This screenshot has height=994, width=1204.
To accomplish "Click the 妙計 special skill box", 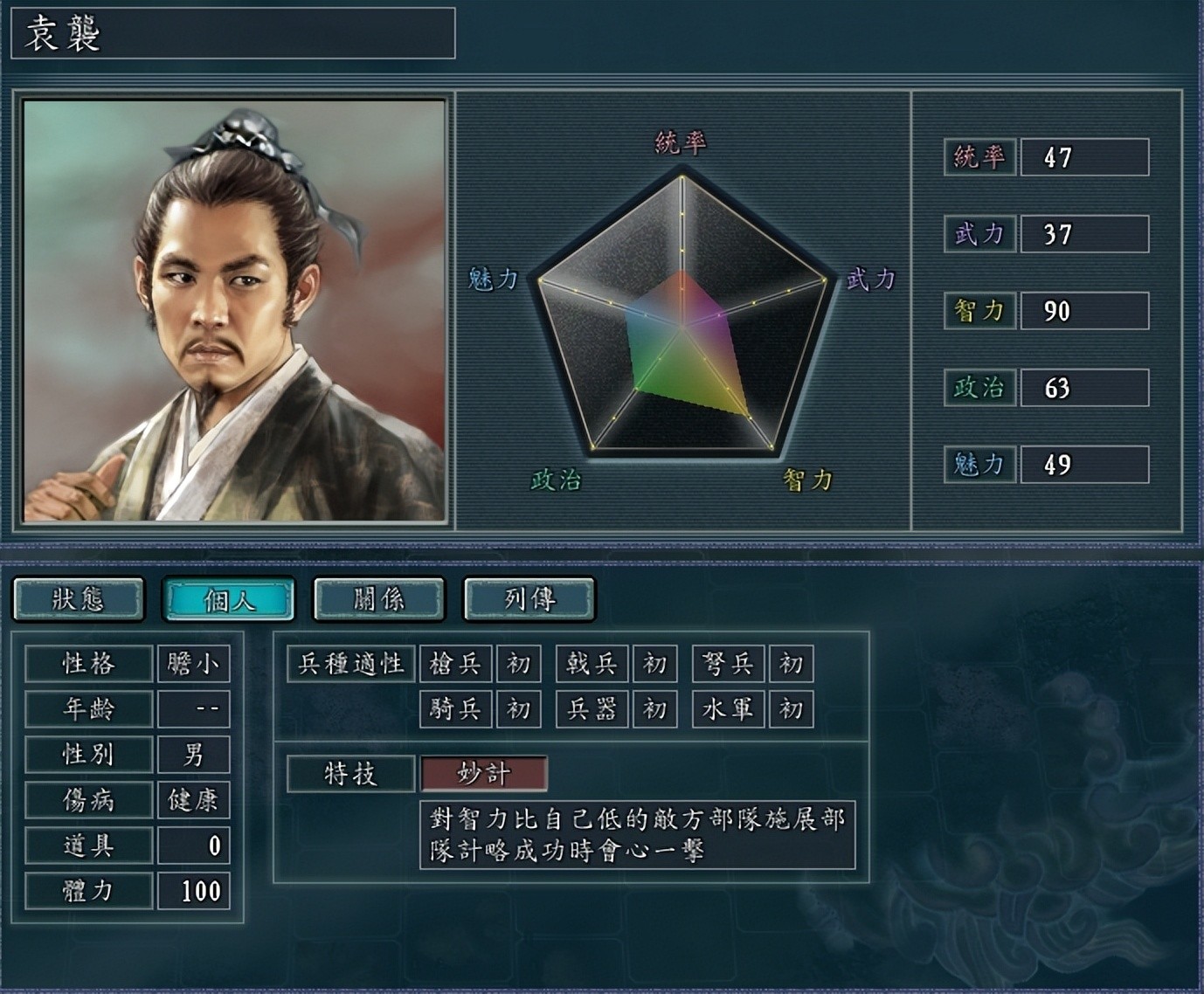I will pyautogui.click(x=484, y=774).
